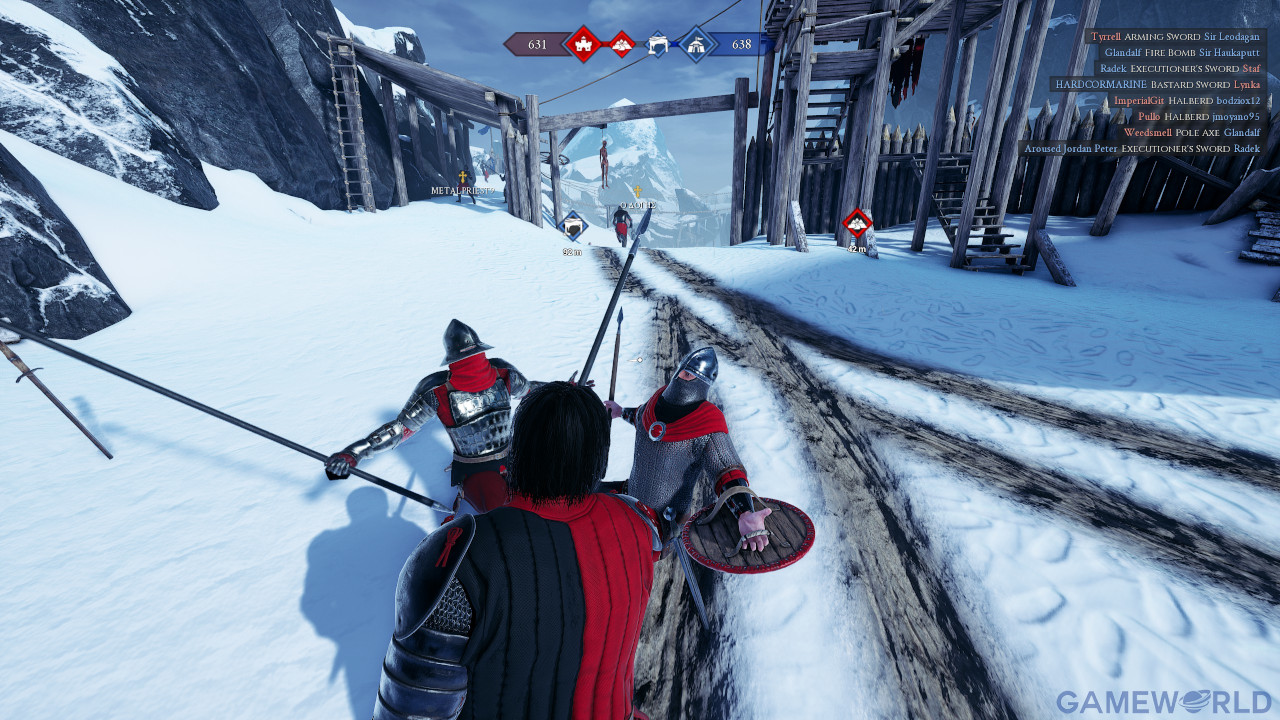Select the METALPRIEST9 player nameplate
This screenshot has width=1280, height=720.
462,191
